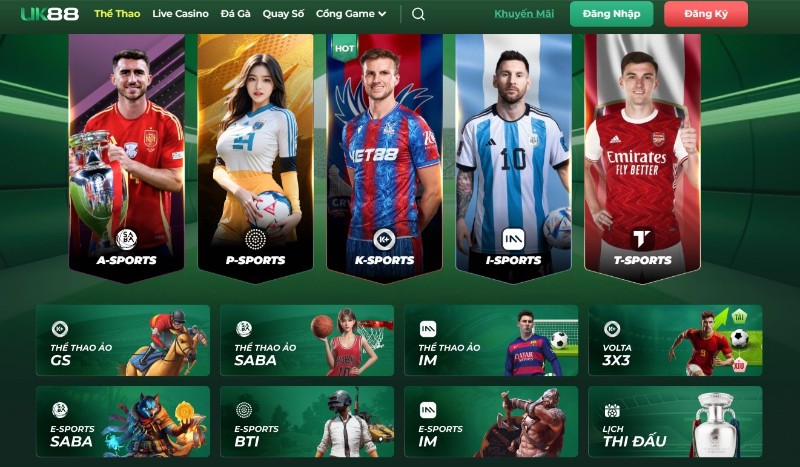Expand the Cổng Game dropdown
Image resolution: width=800 pixels, height=467 pixels.
tap(351, 14)
